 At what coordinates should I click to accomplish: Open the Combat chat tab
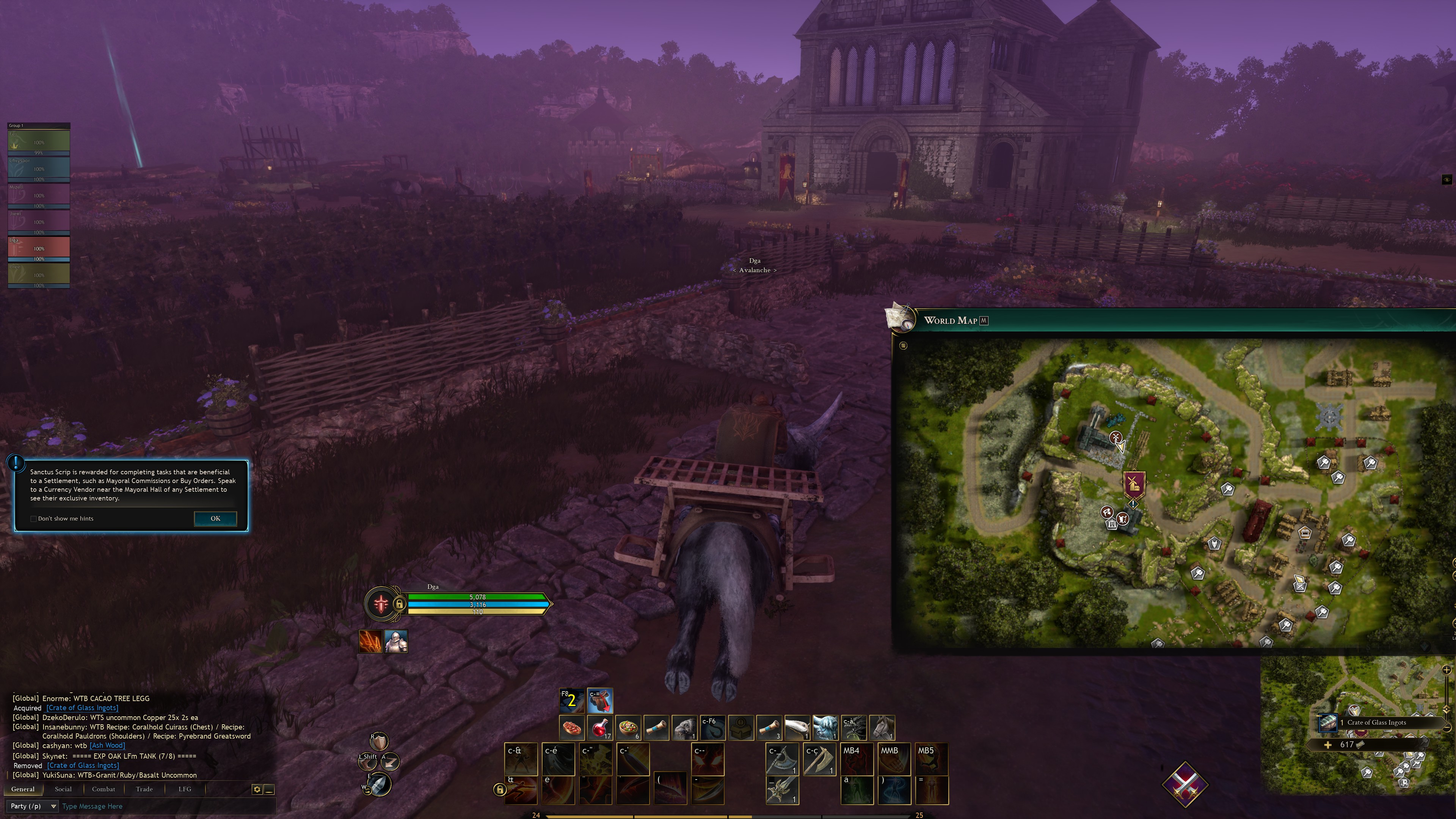pos(104,789)
